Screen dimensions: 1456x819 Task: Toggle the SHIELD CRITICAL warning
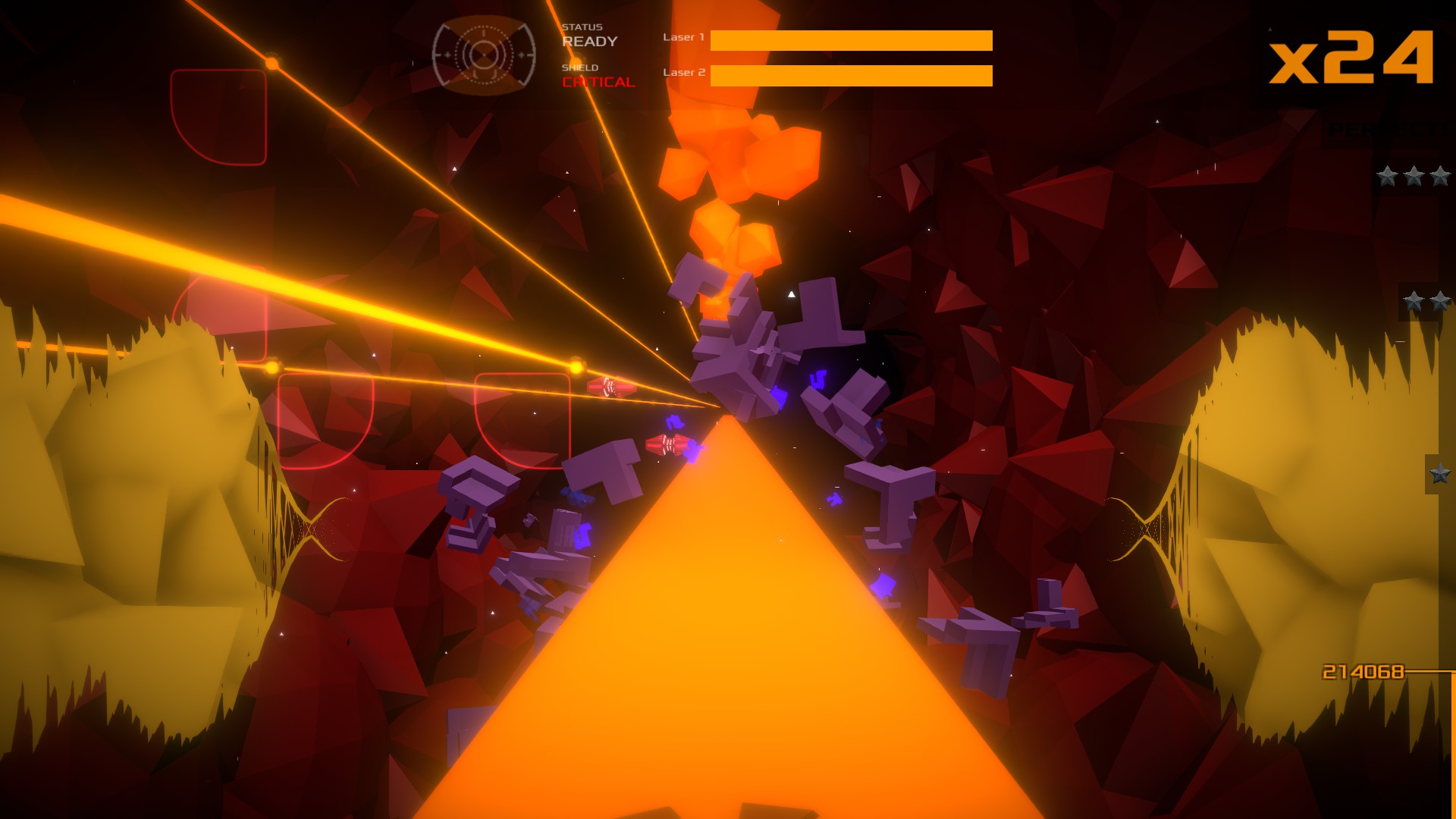tap(598, 75)
